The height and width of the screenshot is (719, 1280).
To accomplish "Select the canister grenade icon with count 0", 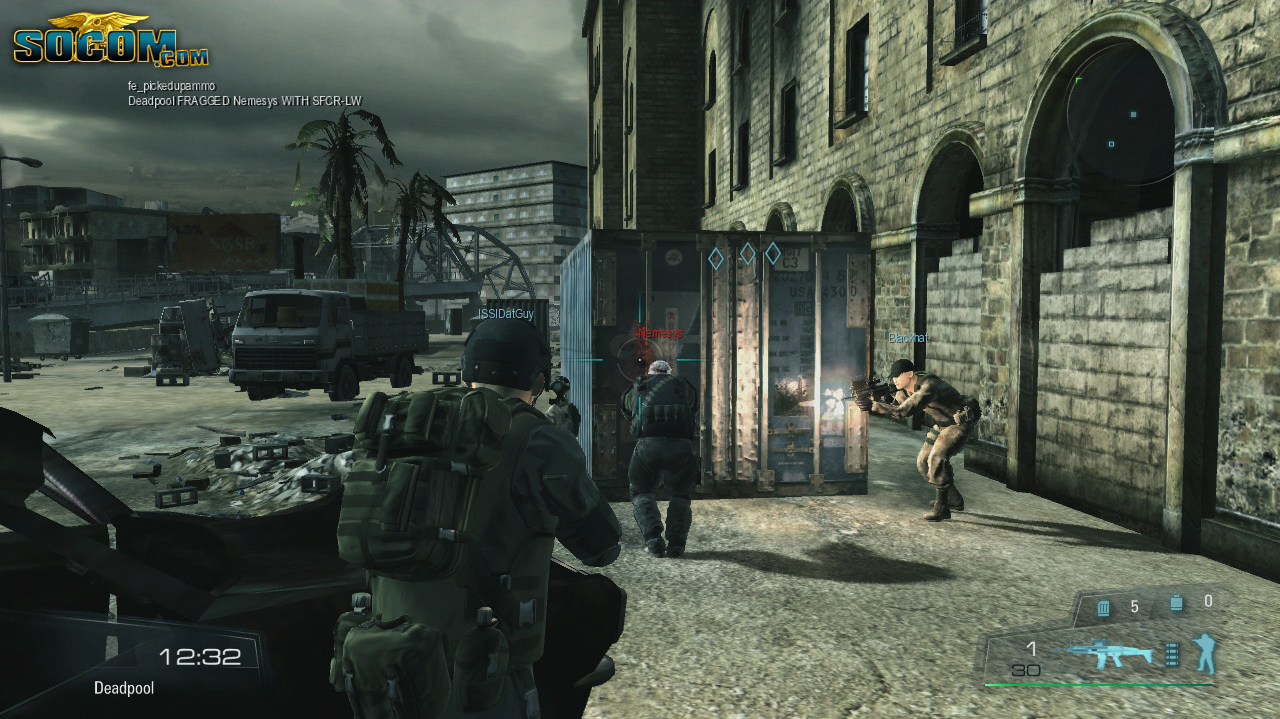I will [1176, 603].
